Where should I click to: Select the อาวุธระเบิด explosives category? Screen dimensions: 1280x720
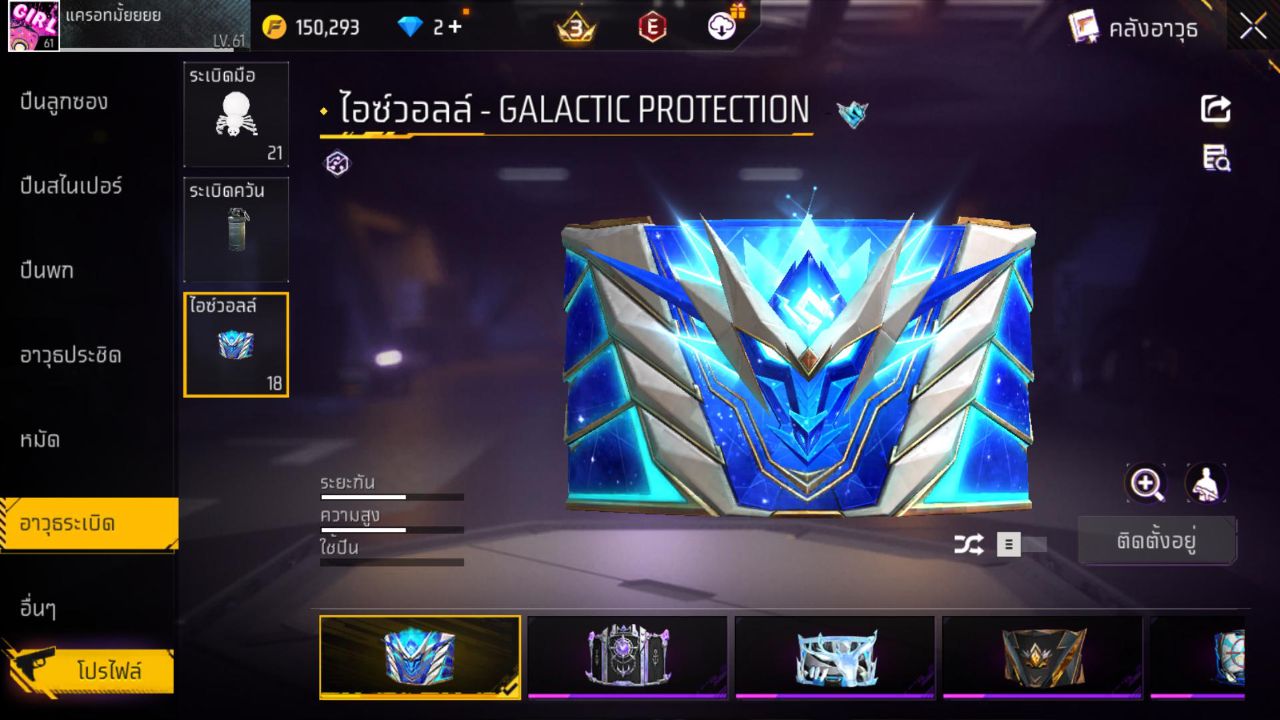[68, 523]
